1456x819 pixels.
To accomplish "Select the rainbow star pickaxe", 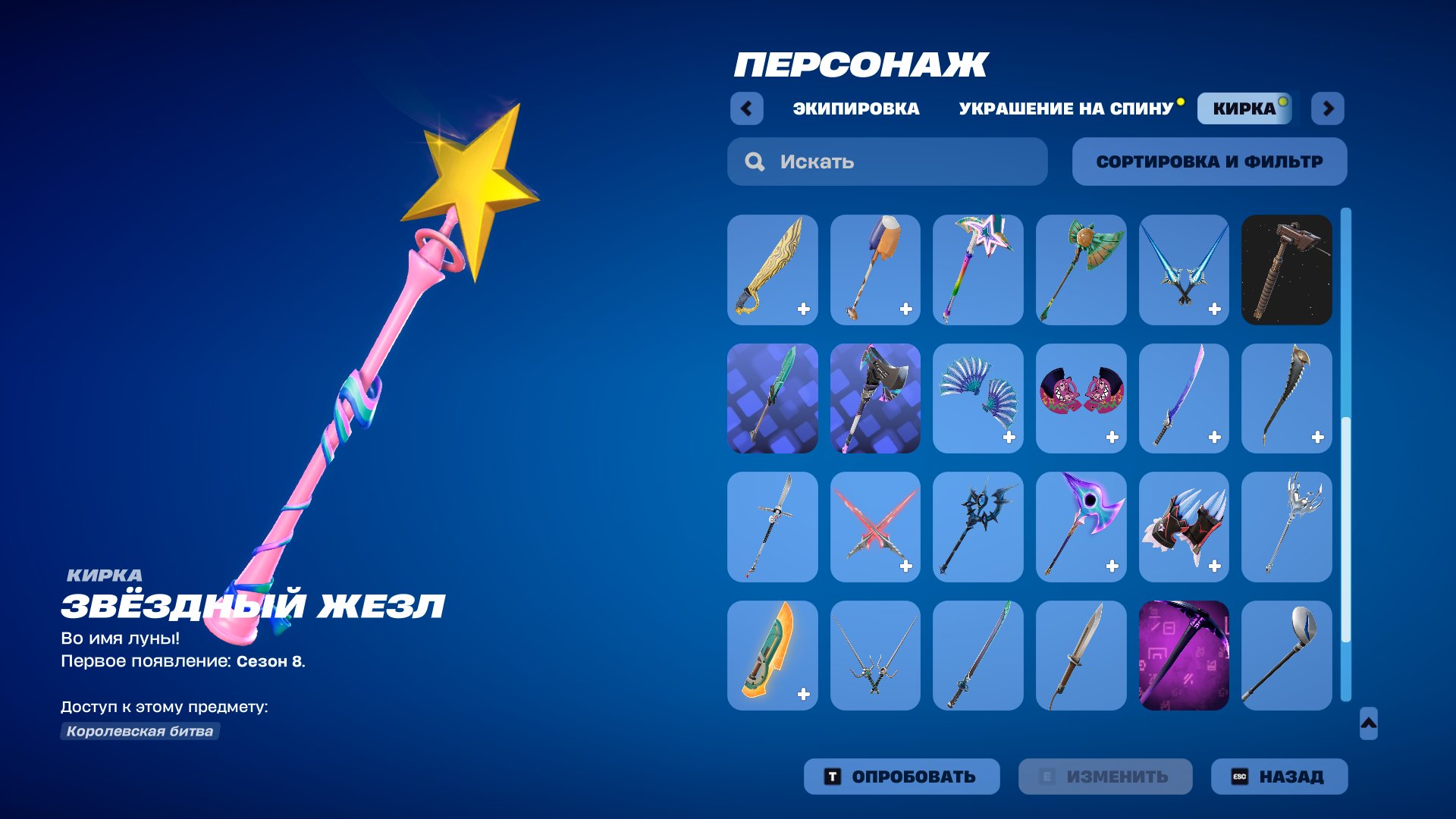I will coord(977,269).
